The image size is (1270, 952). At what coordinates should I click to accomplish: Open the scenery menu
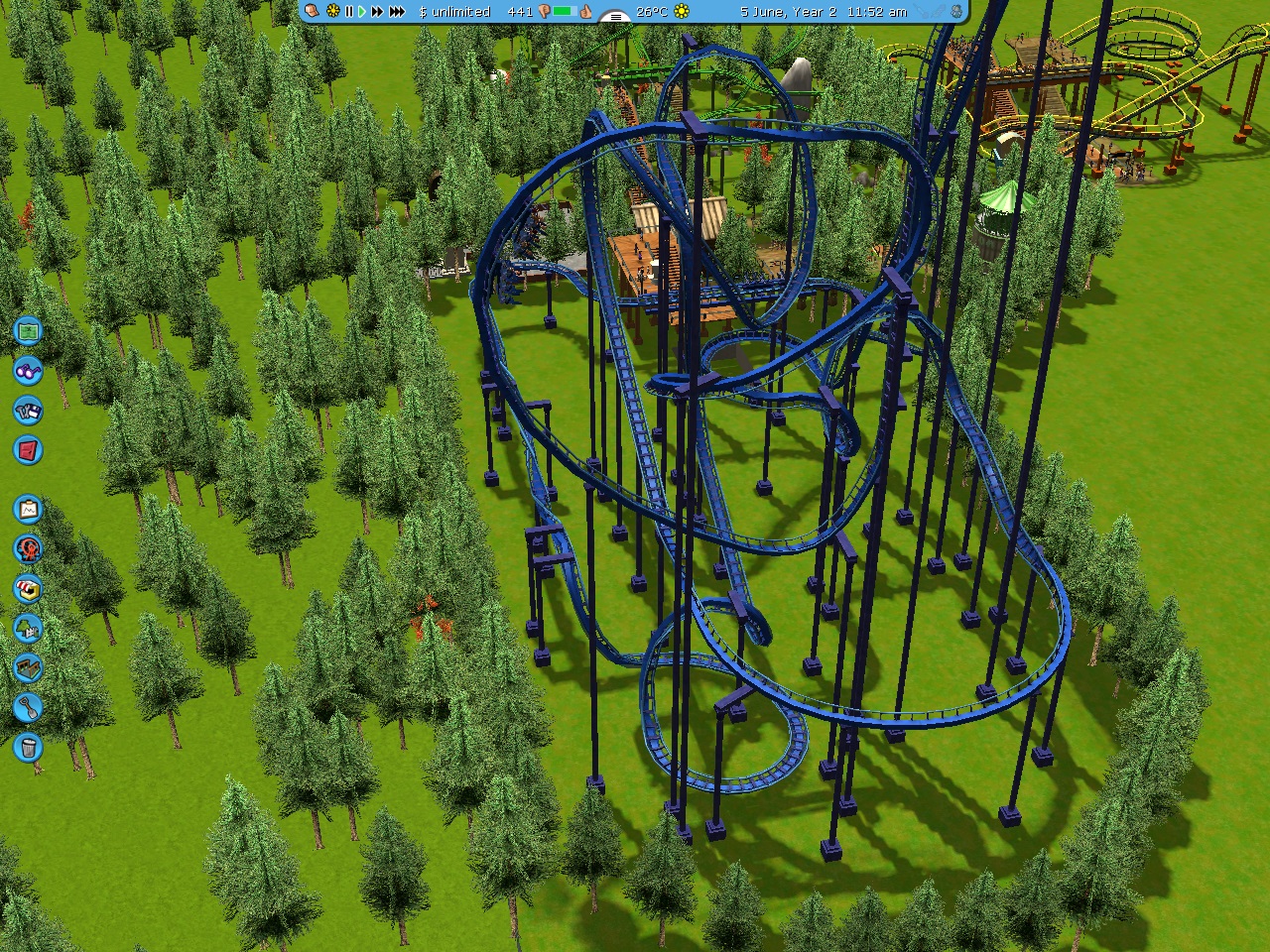tap(28, 628)
